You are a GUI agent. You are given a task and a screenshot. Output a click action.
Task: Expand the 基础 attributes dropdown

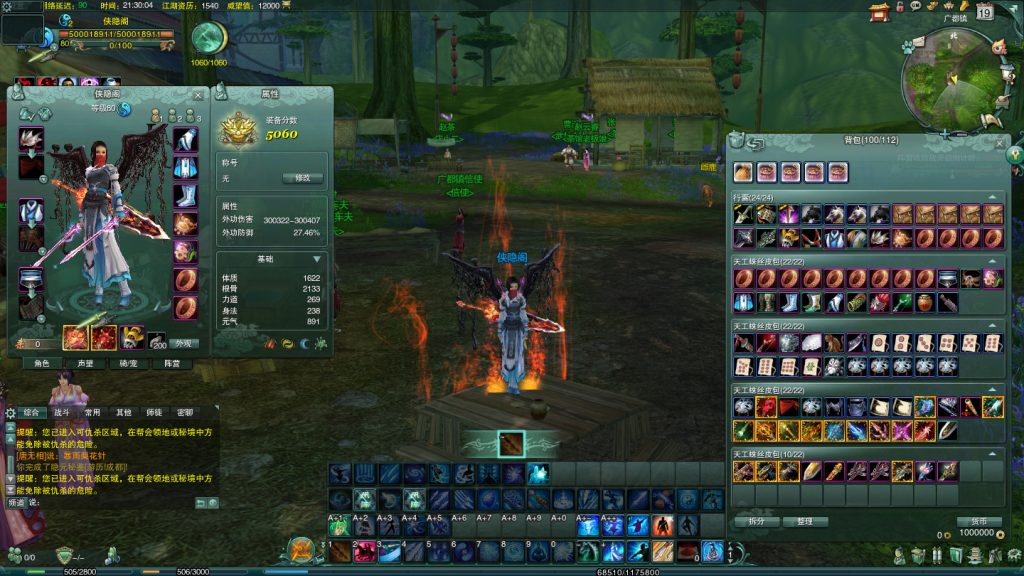[317, 259]
